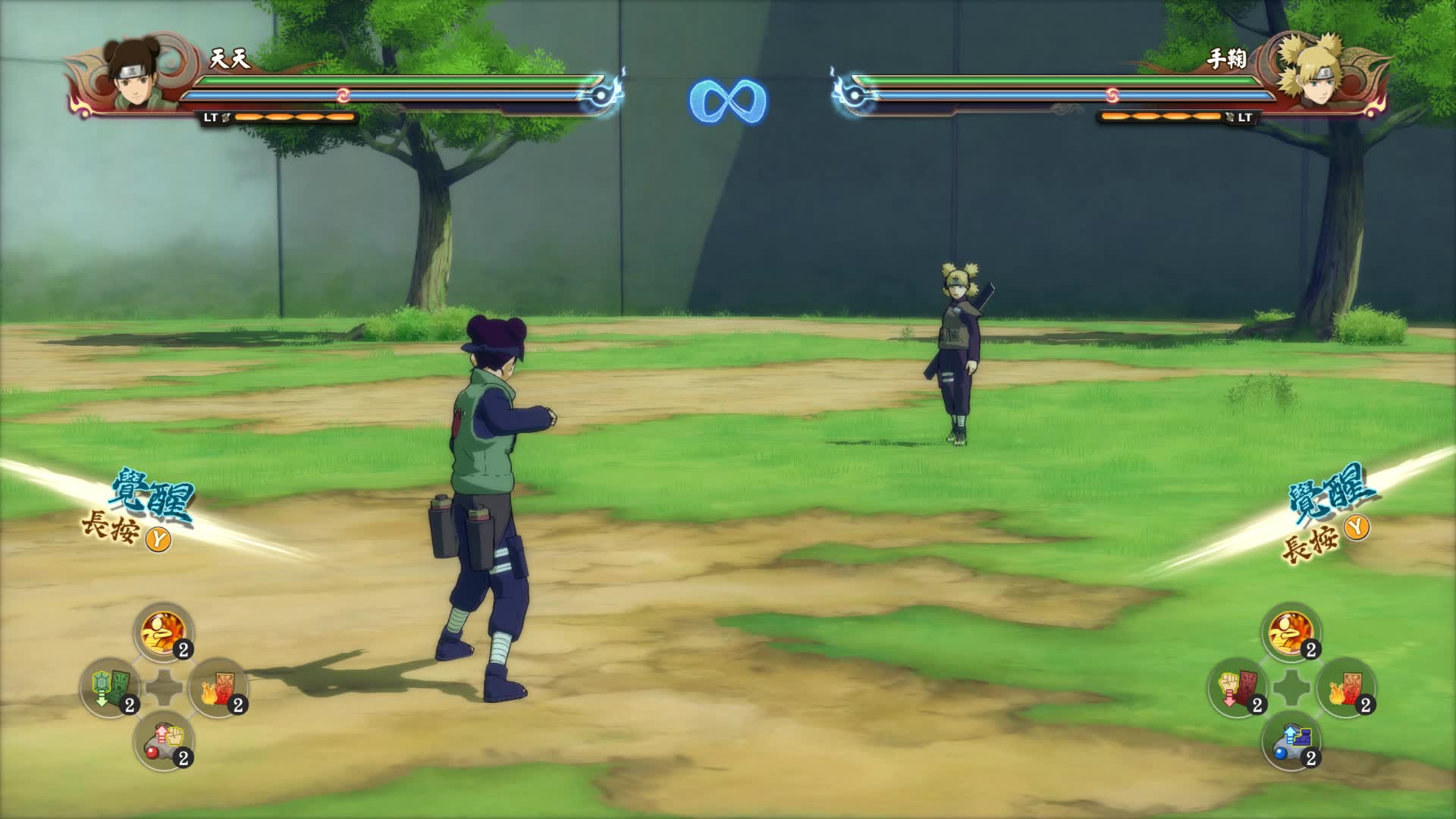Use Tenten's attack-up red pill item

(x=164, y=741)
